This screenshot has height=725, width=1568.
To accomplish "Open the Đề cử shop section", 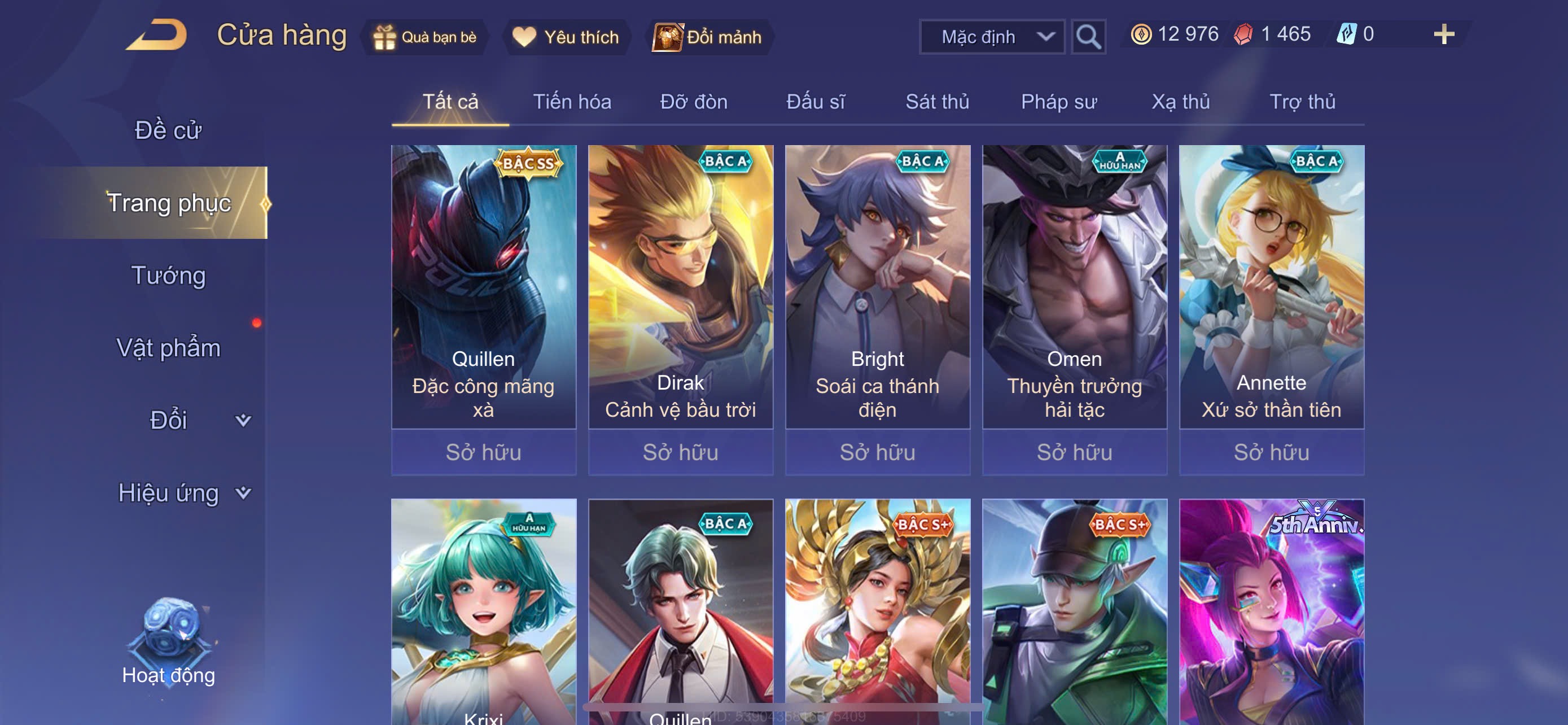I will pos(168,130).
